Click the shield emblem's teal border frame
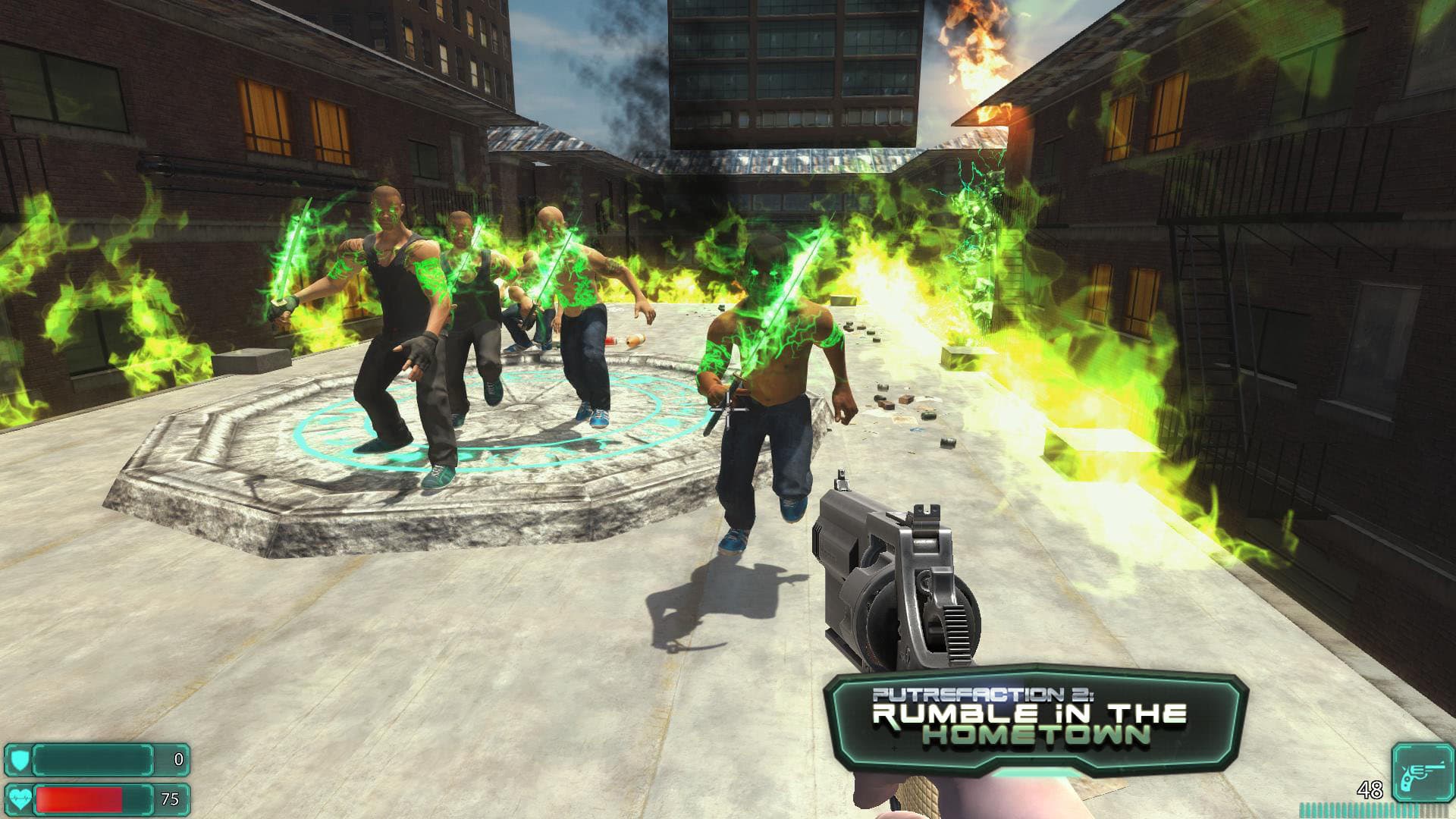The height and width of the screenshot is (819, 1456). point(8,759)
